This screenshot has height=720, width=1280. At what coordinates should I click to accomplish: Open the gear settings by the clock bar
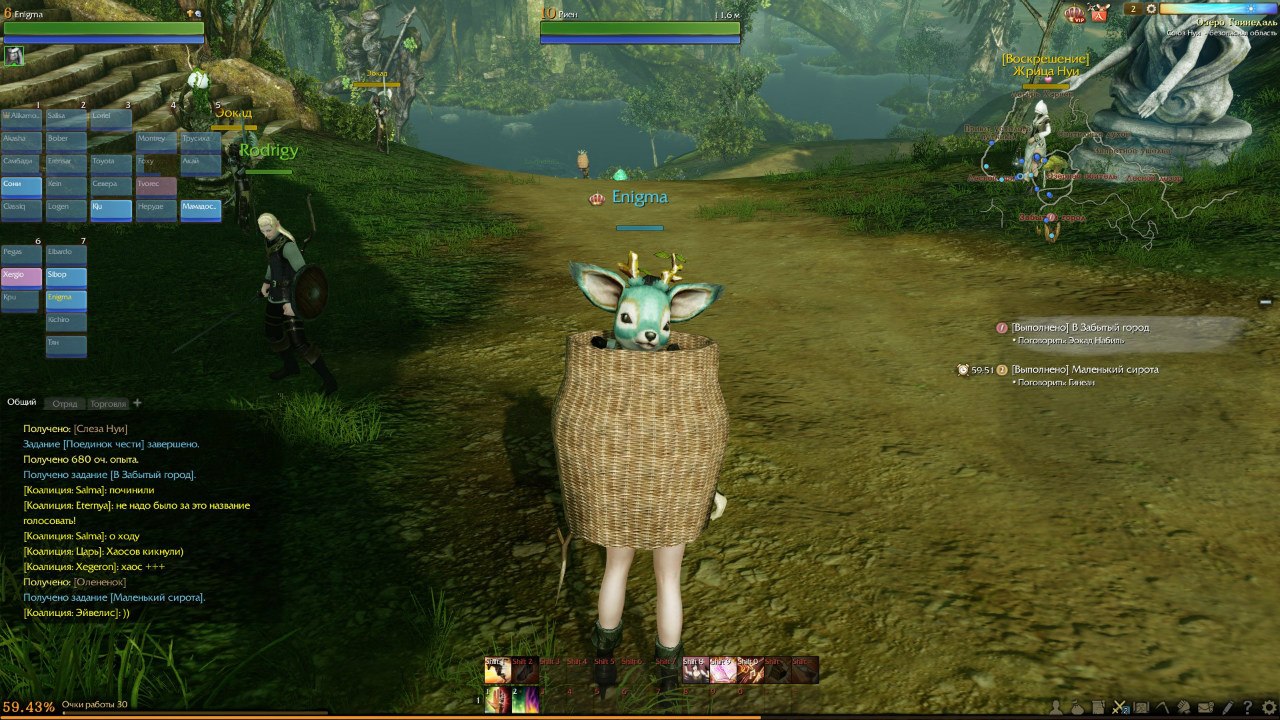coord(1151,9)
